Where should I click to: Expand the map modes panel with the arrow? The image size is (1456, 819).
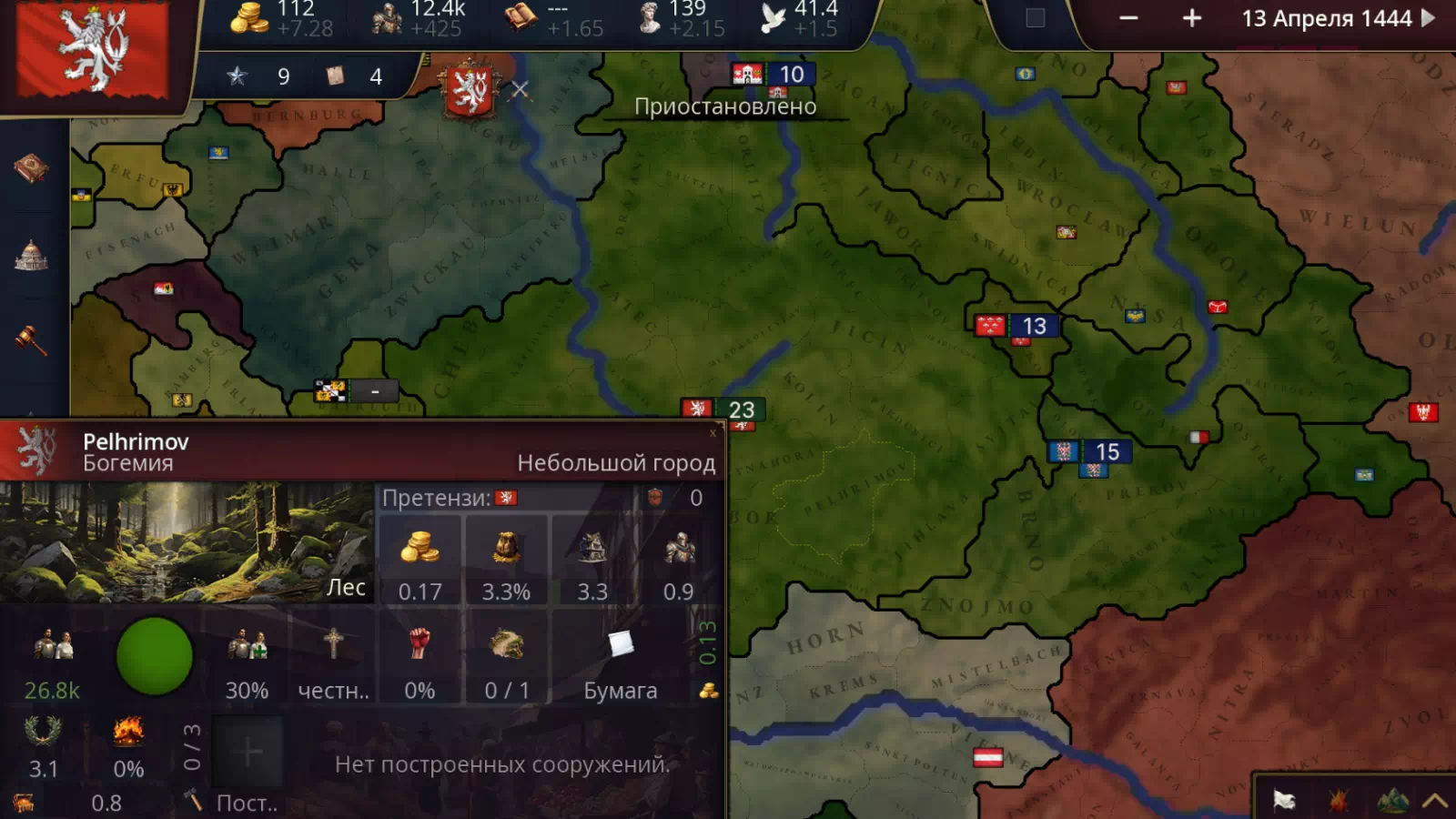pos(1434,800)
